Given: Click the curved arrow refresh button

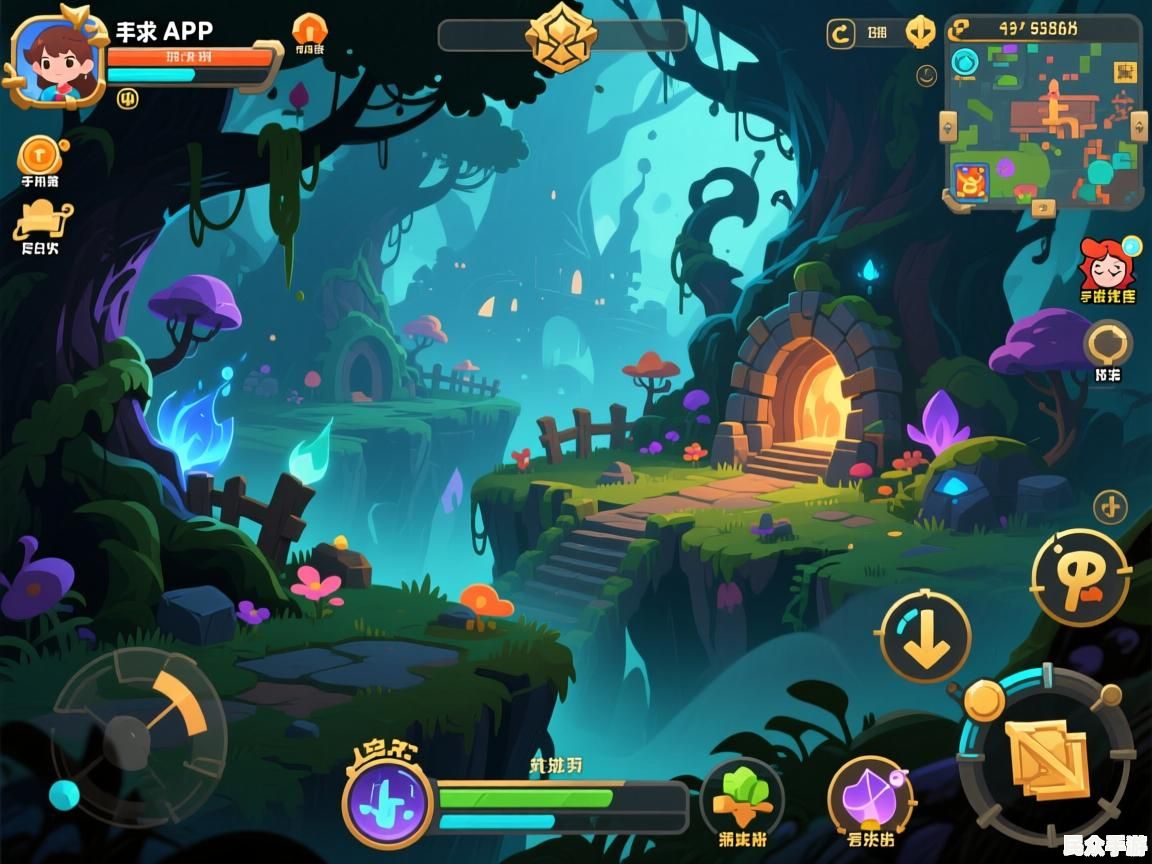Looking at the screenshot, I should pyautogui.click(x=841, y=34).
